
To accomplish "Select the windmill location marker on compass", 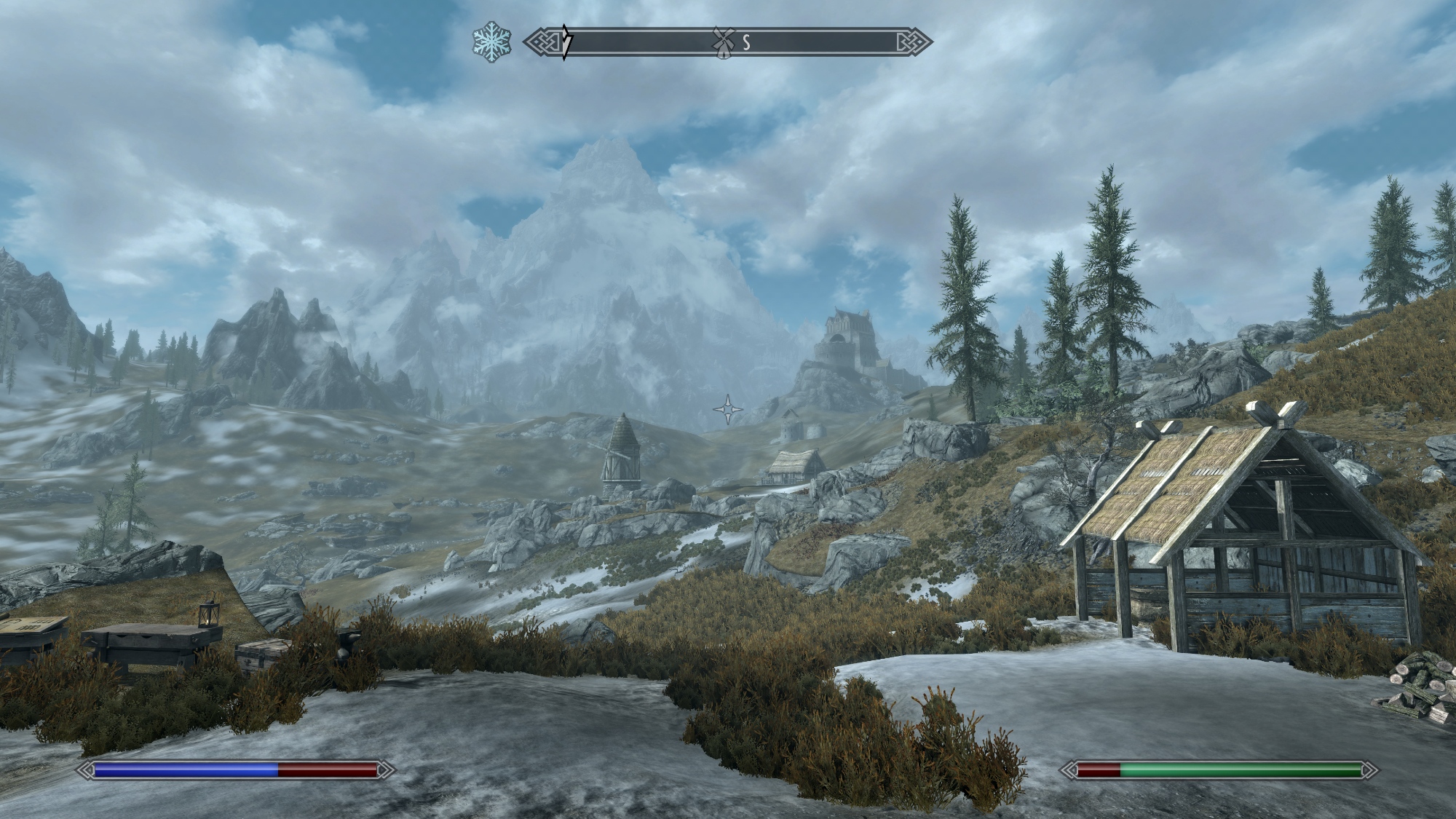I will tap(721, 42).
